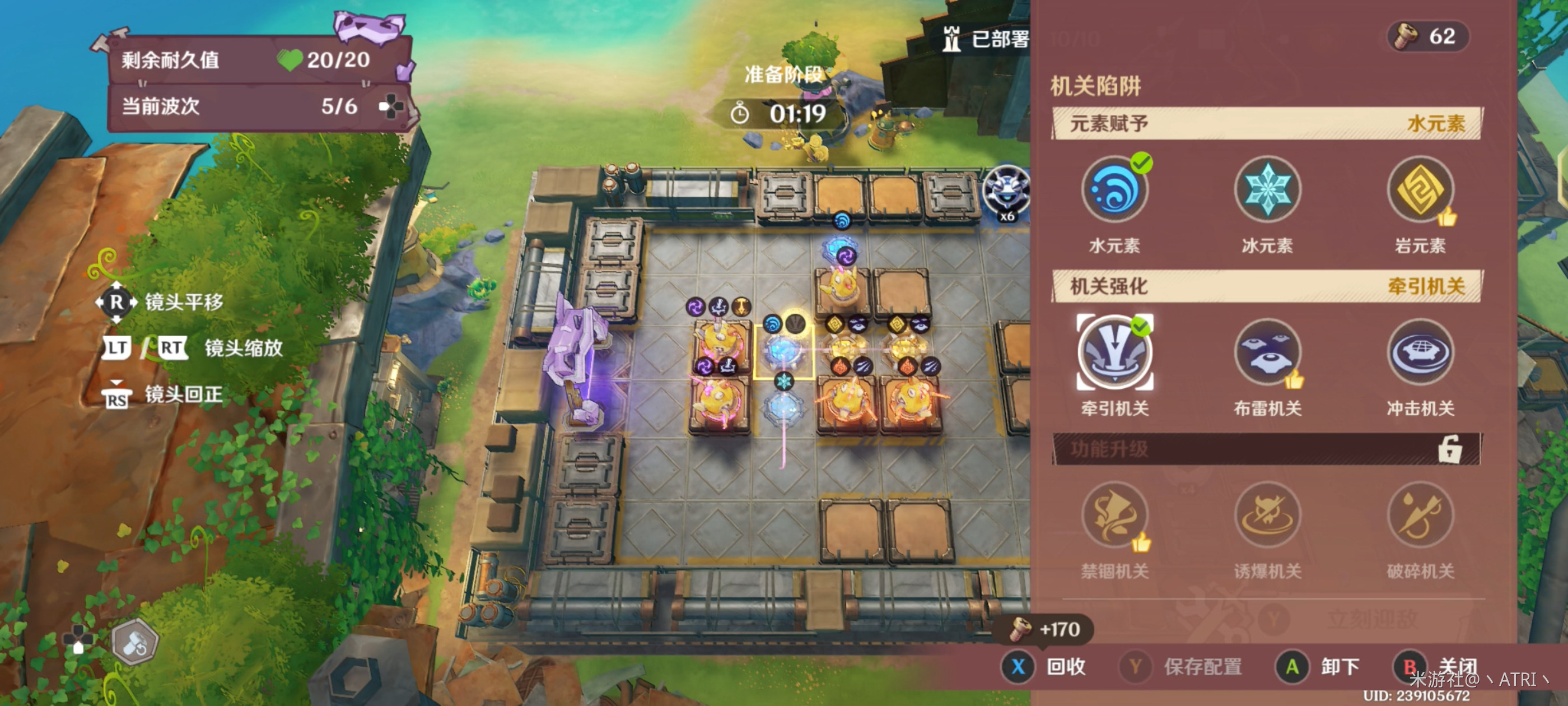Unequip with the 卸下 button
1568x706 pixels.
click(1318, 666)
